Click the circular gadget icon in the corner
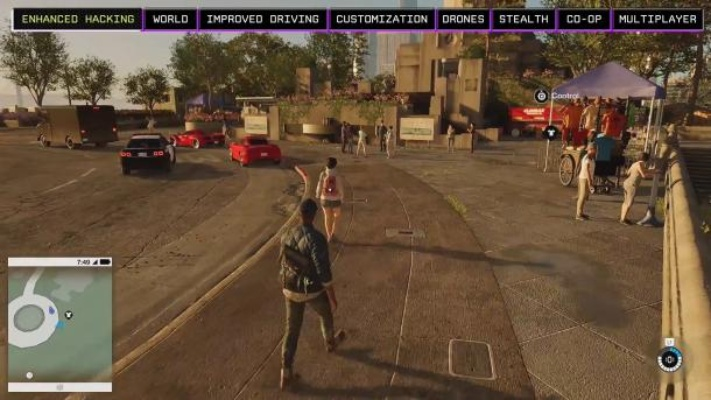The image size is (711, 400). (x=669, y=359)
